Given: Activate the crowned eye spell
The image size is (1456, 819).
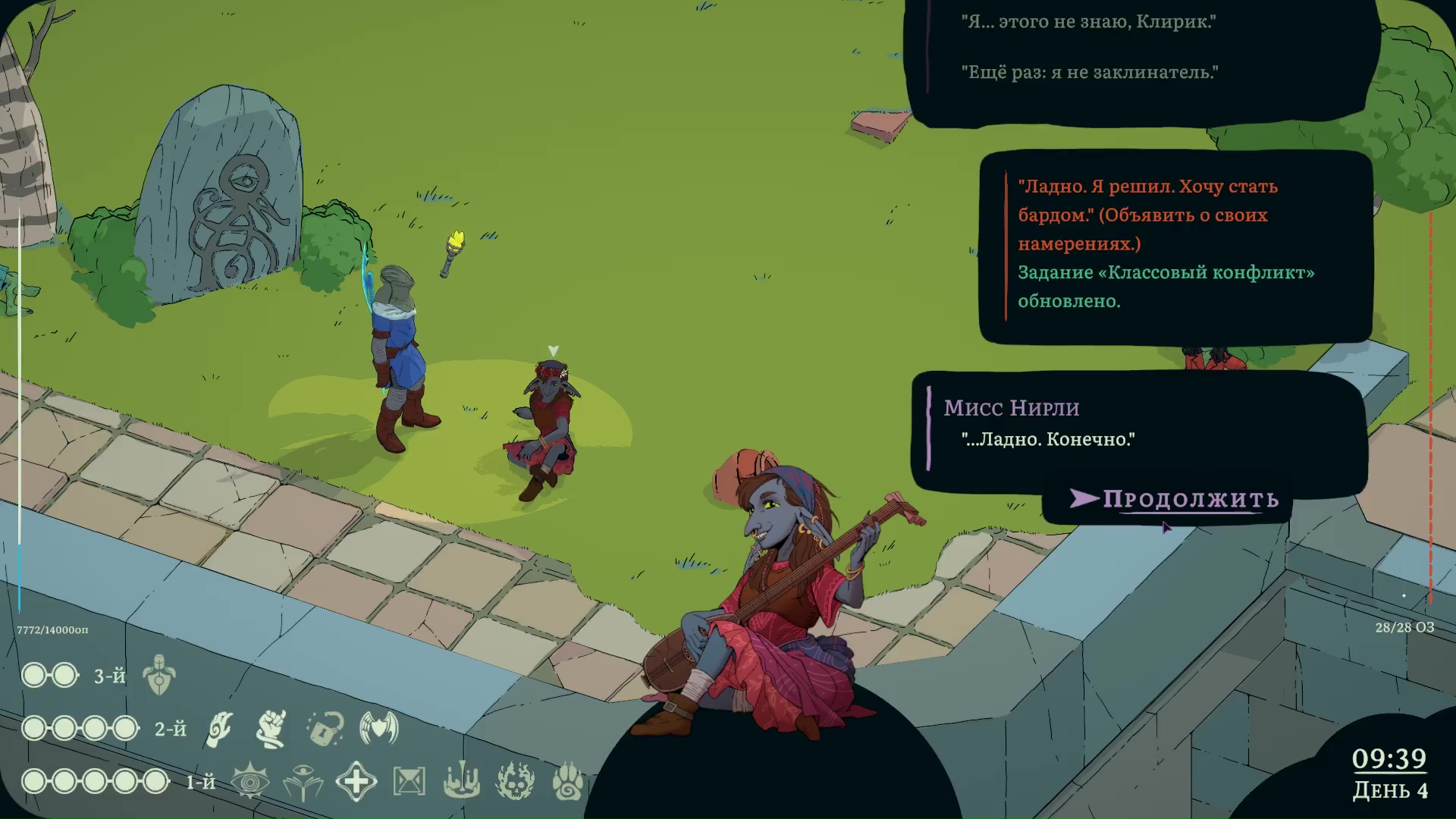Looking at the screenshot, I should (249, 781).
